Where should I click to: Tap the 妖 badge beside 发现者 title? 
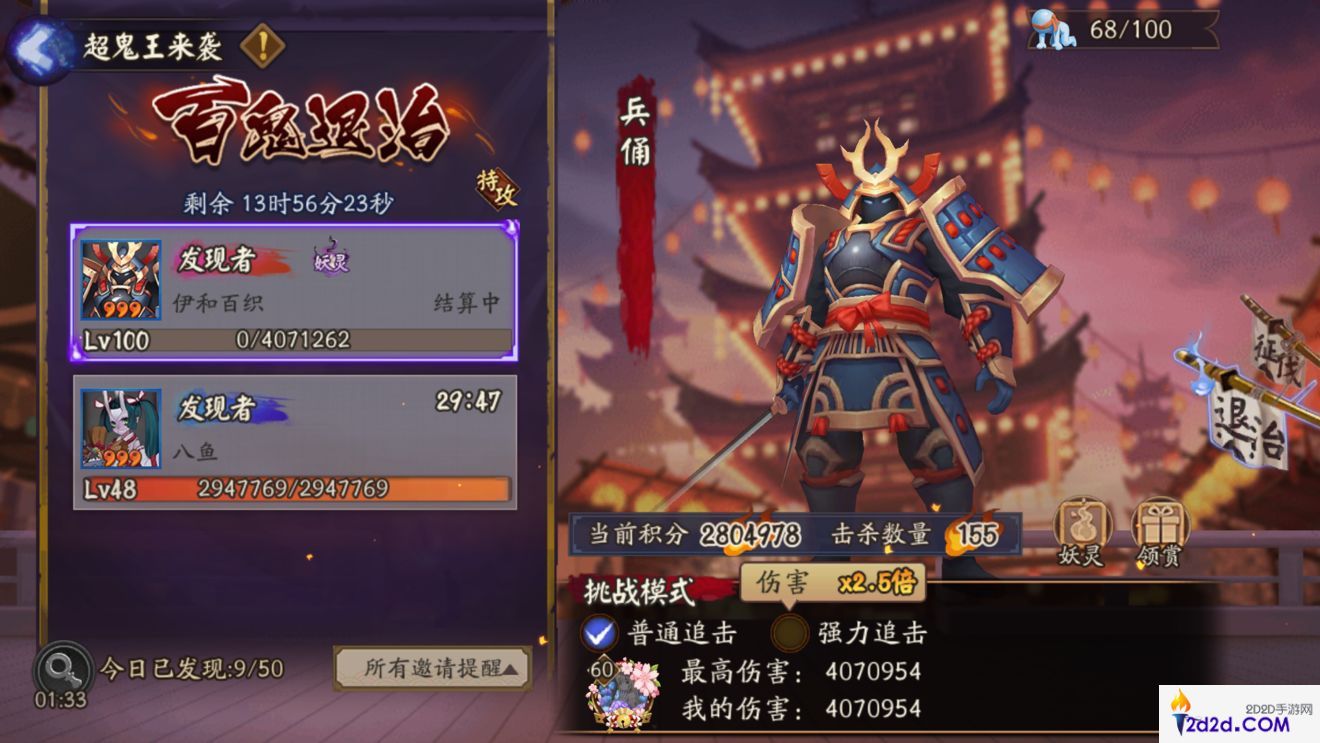pos(329,262)
